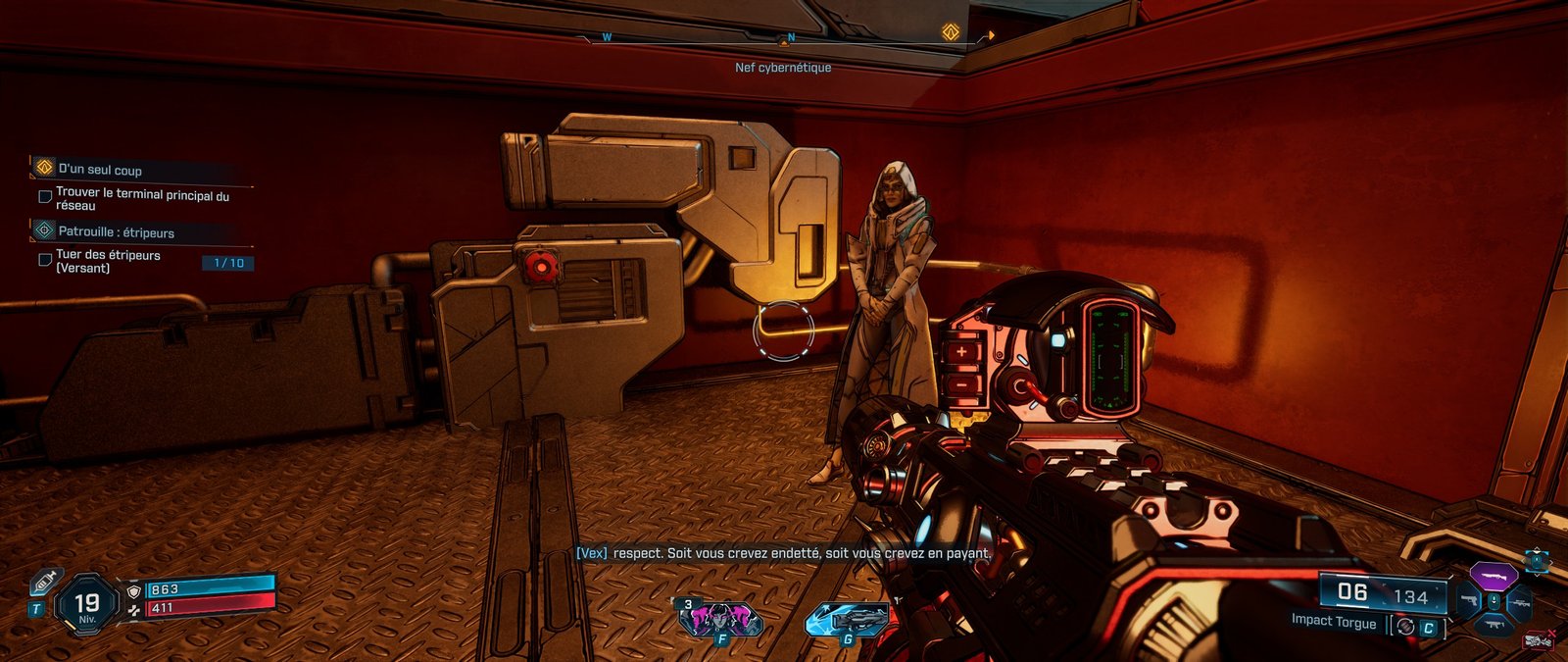
Task: Open the level 19 character badge
Action: 87,603
